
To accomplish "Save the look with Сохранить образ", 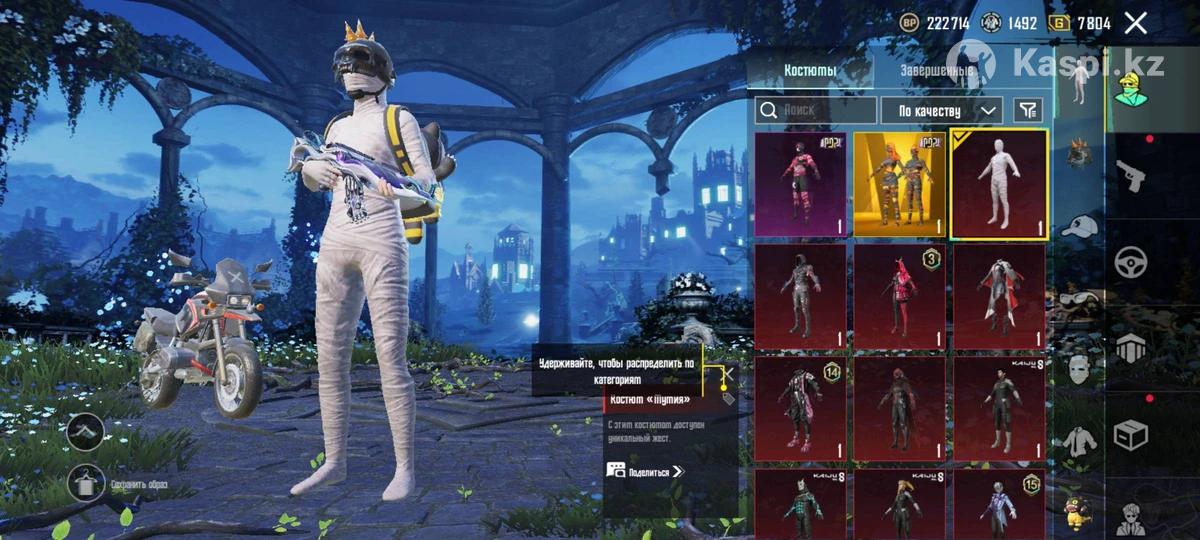I will point(88,484).
